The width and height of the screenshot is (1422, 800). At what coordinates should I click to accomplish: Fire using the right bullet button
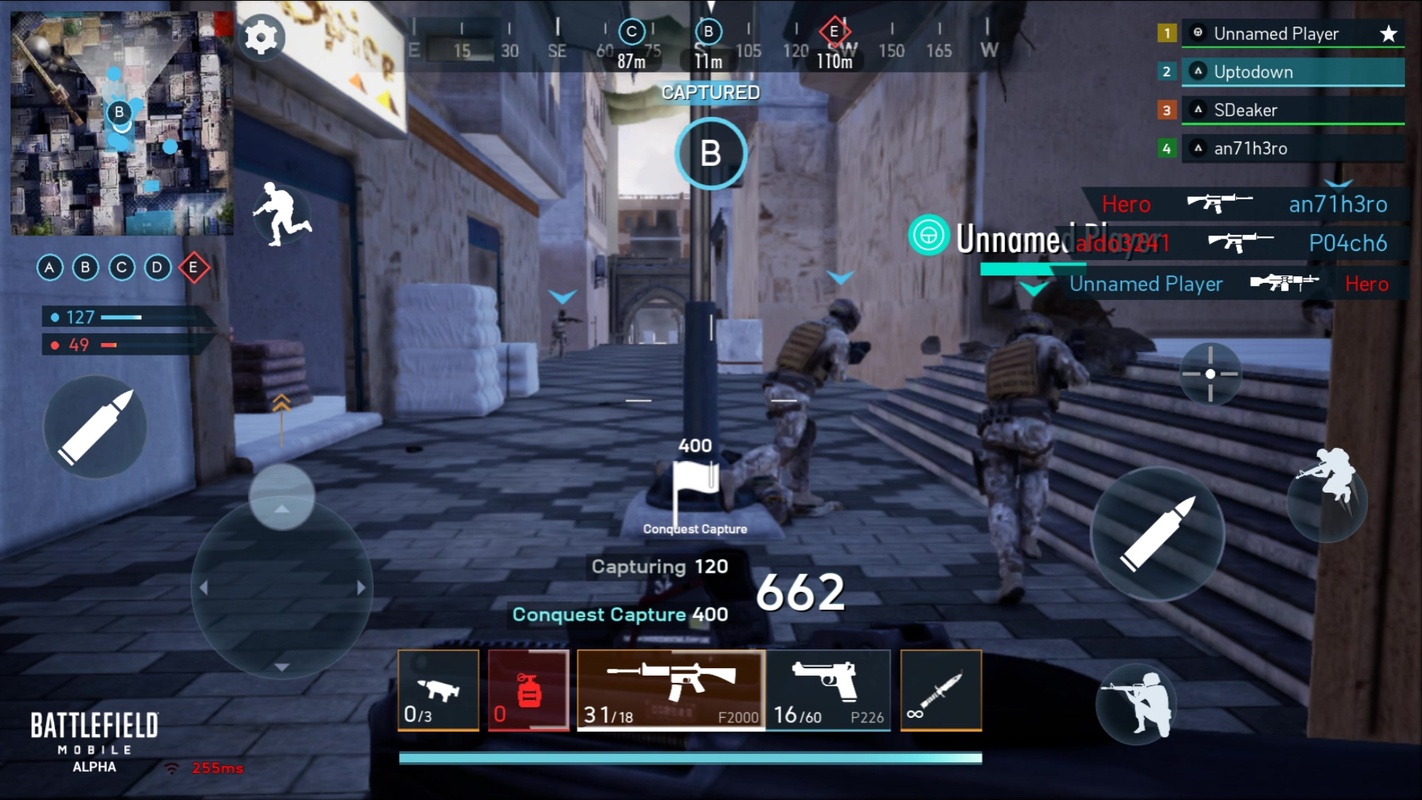(x=1157, y=534)
